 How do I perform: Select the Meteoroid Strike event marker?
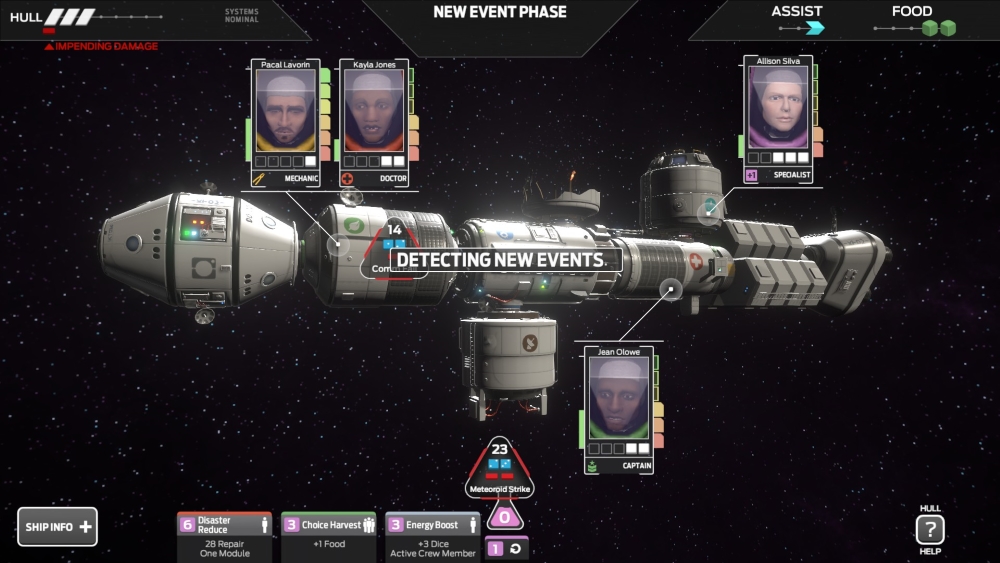click(x=500, y=469)
